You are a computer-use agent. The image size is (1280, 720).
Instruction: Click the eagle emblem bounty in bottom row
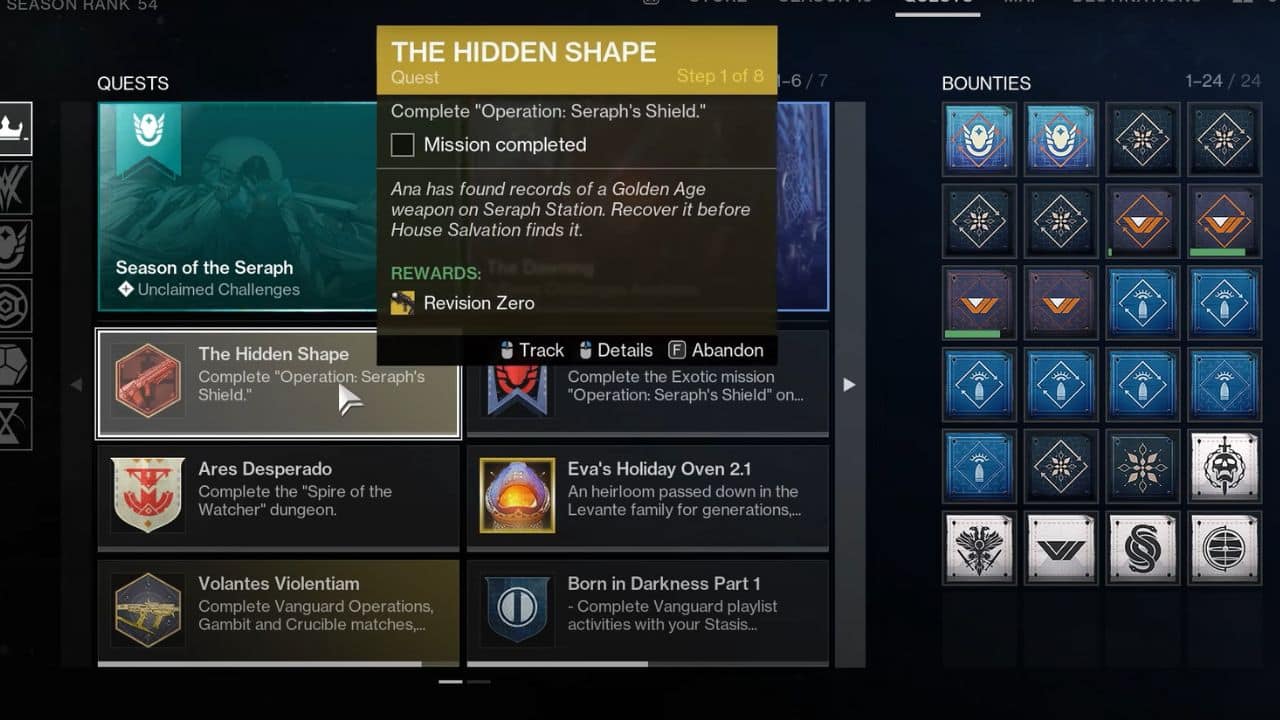979,548
